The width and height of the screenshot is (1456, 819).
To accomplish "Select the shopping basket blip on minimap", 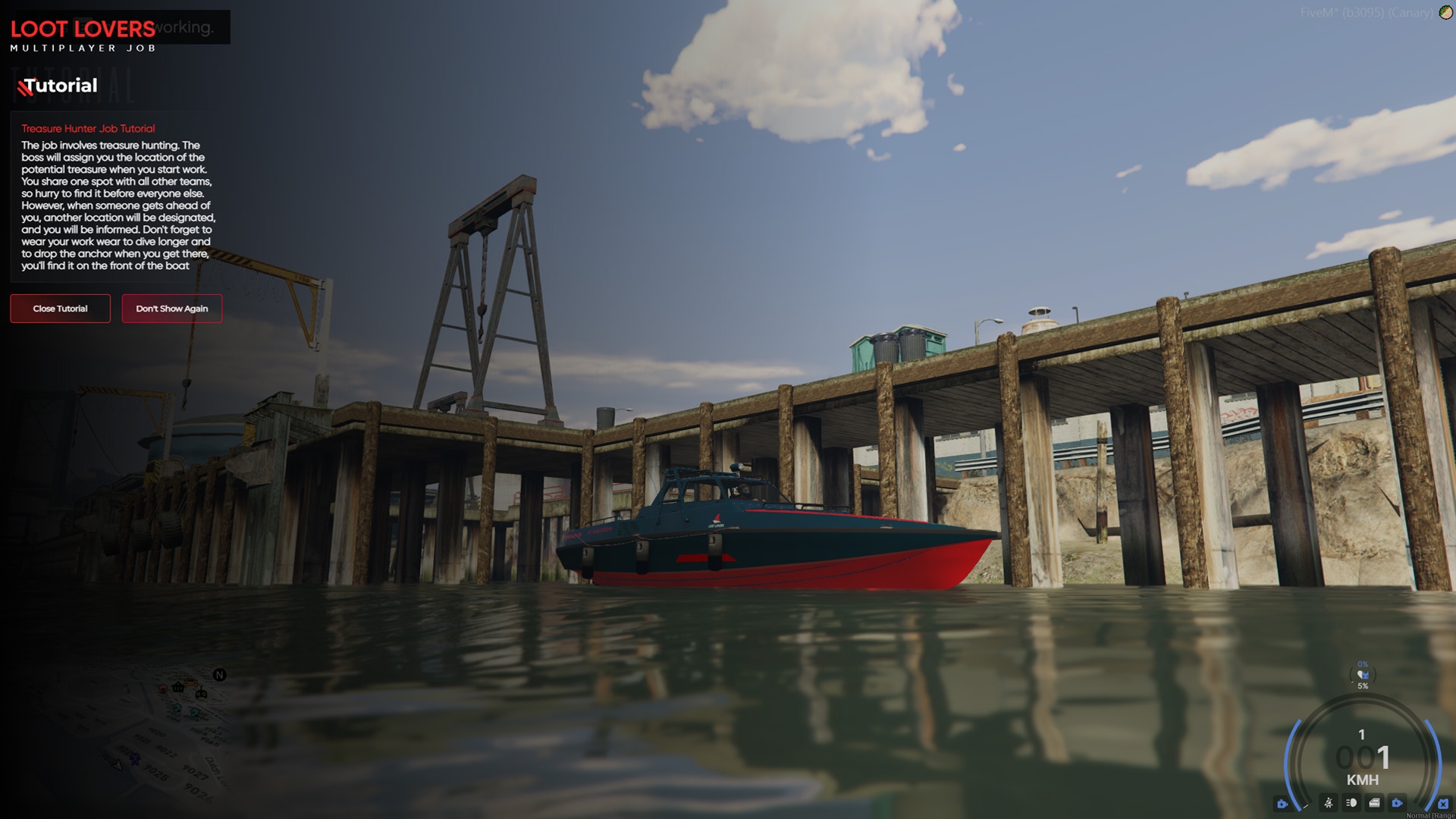I will pyautogui.click(x=178, y=687).
